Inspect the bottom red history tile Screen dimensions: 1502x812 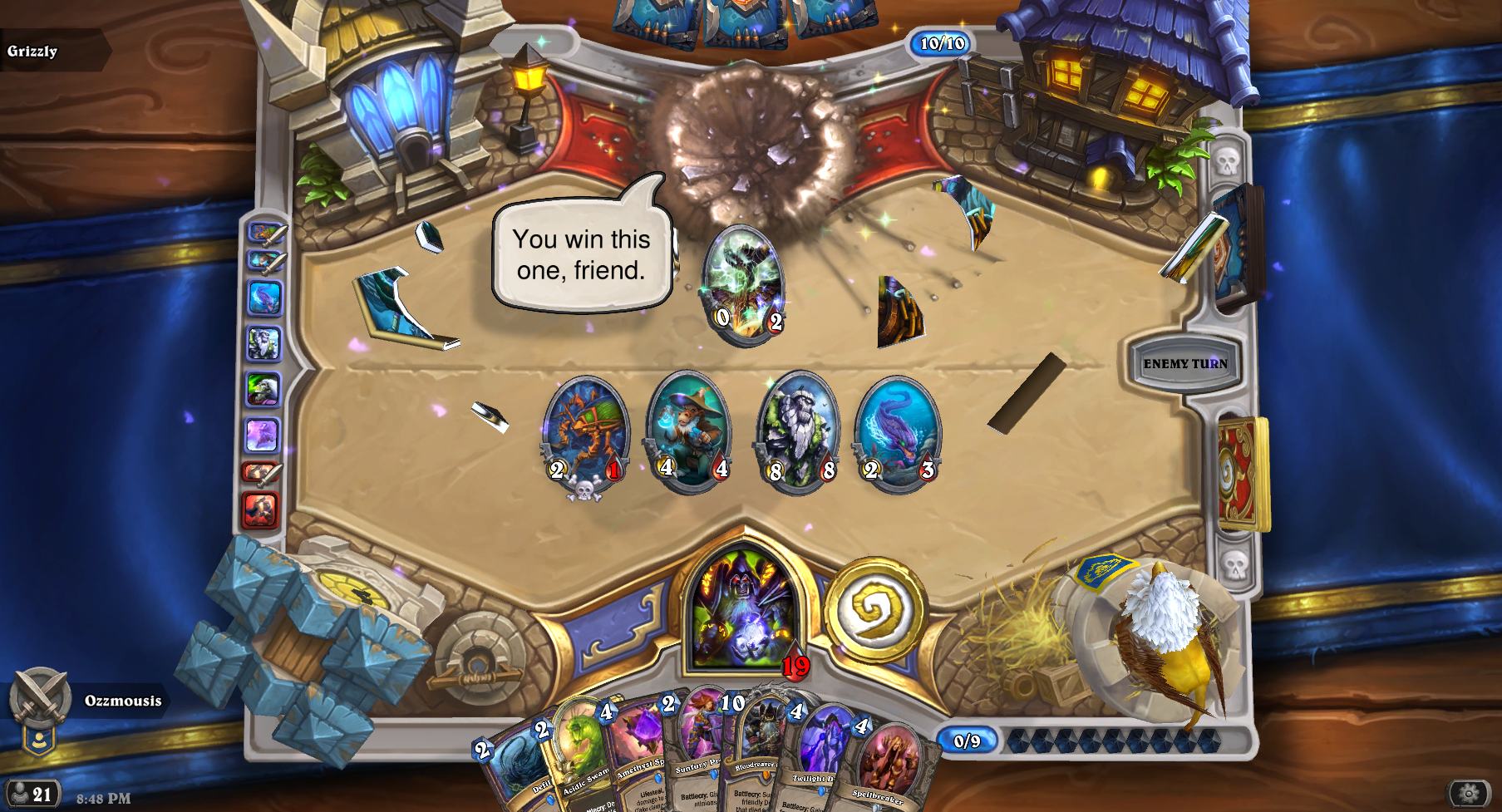[260, 509]
